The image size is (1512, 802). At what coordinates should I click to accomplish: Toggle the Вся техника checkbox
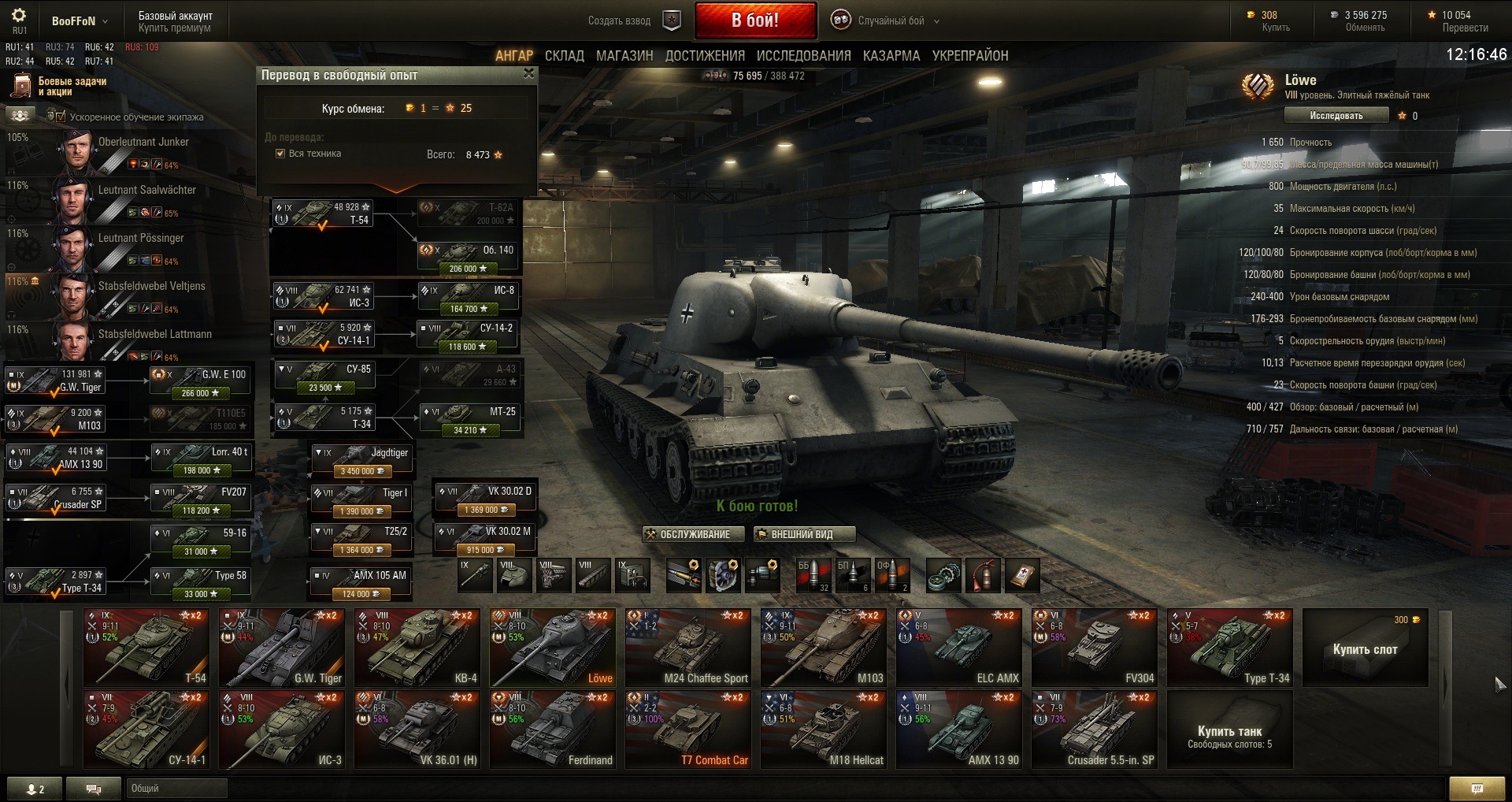(x=280, y=154)
